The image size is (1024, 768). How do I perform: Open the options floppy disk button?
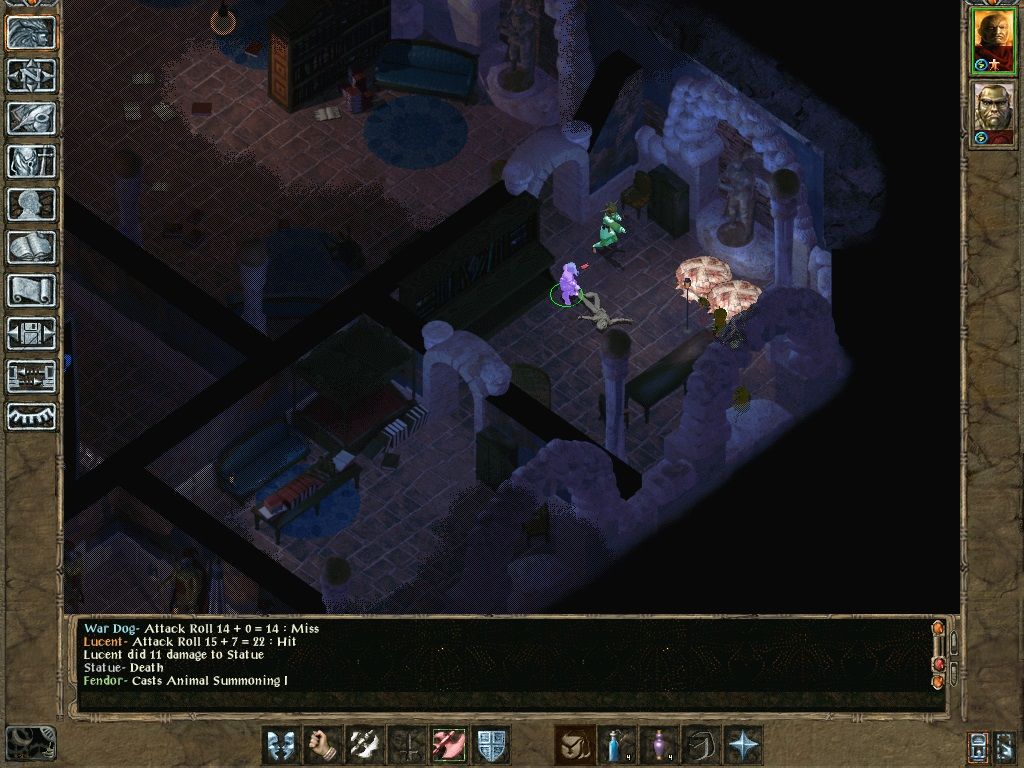point(32,333)
